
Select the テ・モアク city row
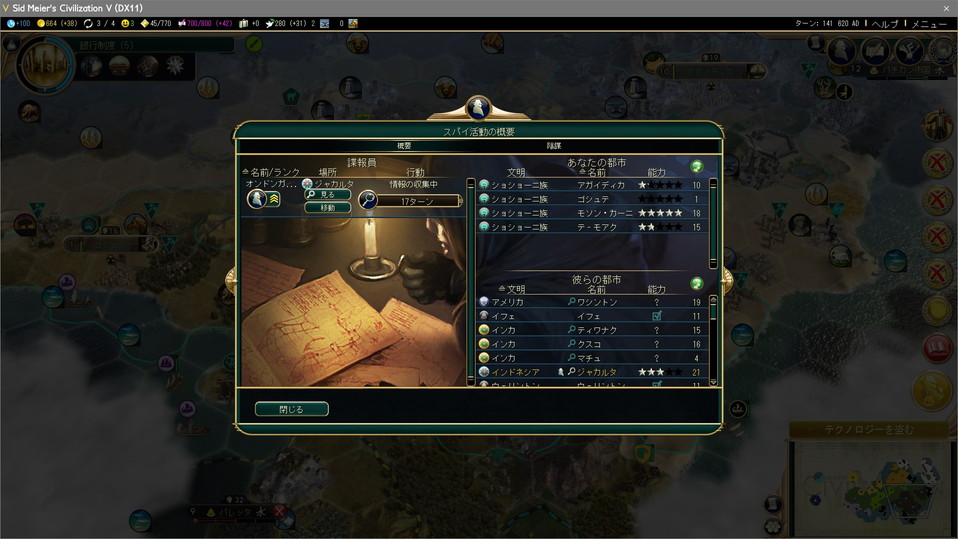(x=595, y=227)
